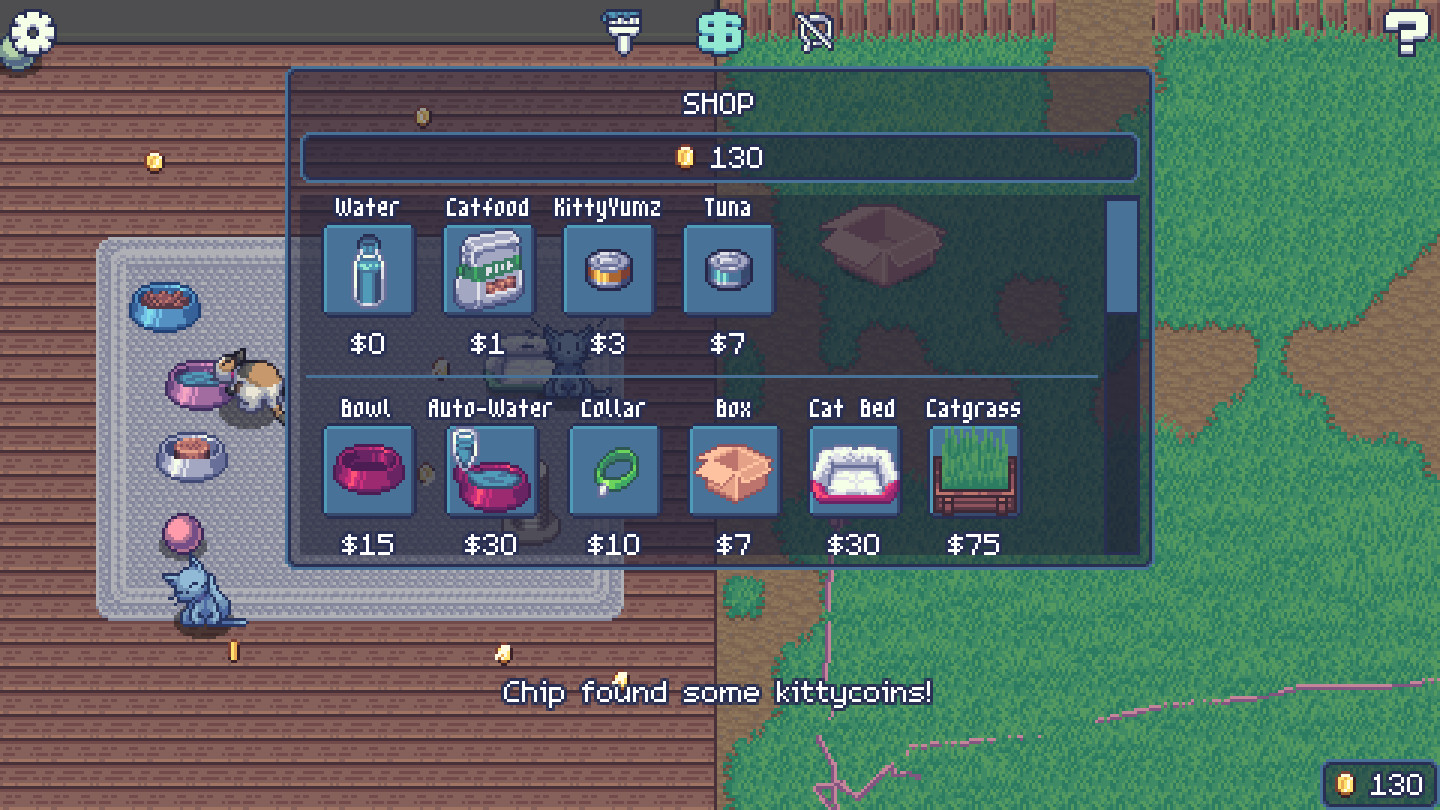Screen dimensions: 1440x810
Task: Purchase the red Bowl
Action: click(368, 470)
